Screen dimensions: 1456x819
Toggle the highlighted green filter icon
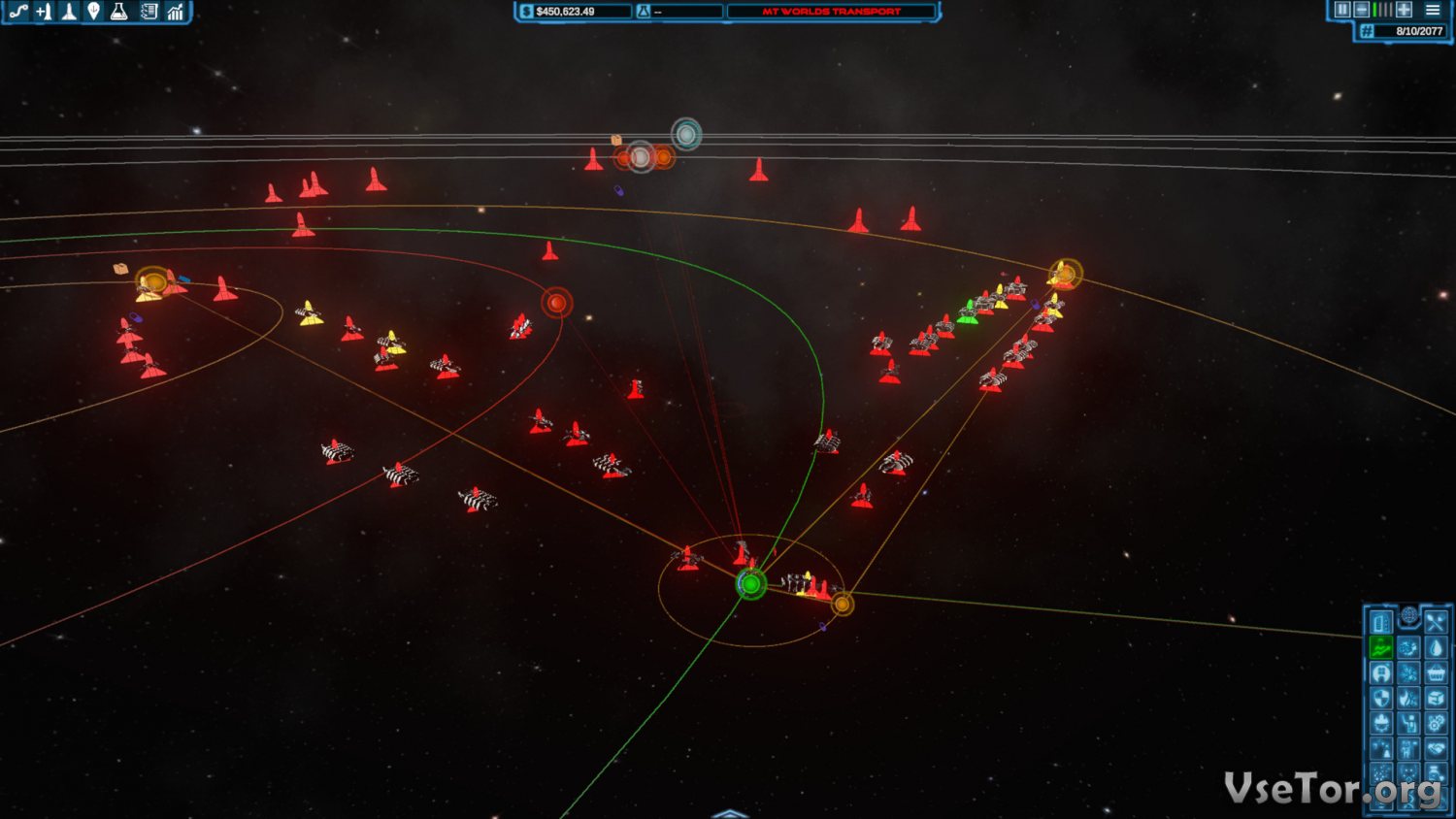click(x=1380, y=647)
